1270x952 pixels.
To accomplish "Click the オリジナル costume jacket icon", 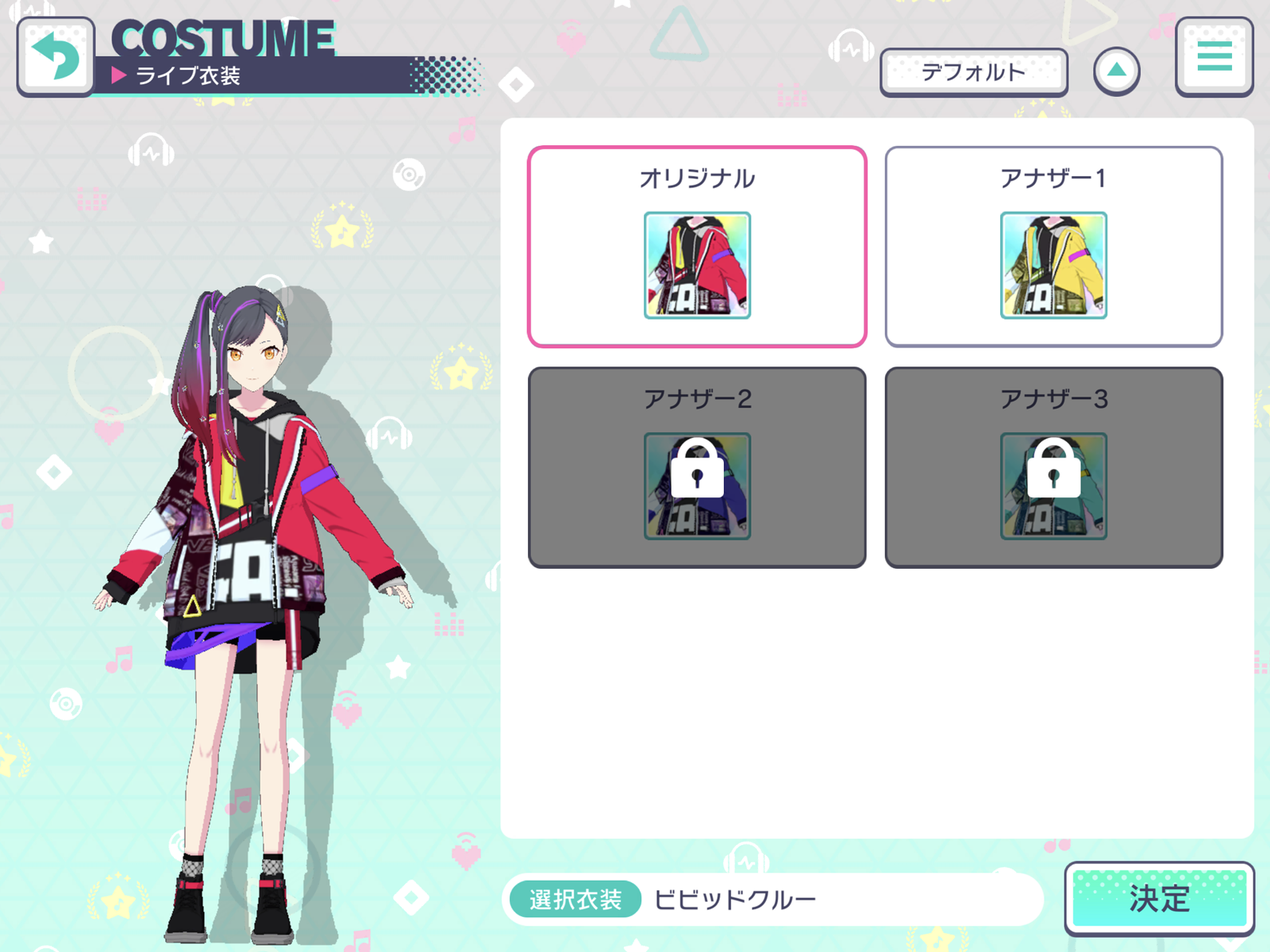I will (x=696, y=265).
